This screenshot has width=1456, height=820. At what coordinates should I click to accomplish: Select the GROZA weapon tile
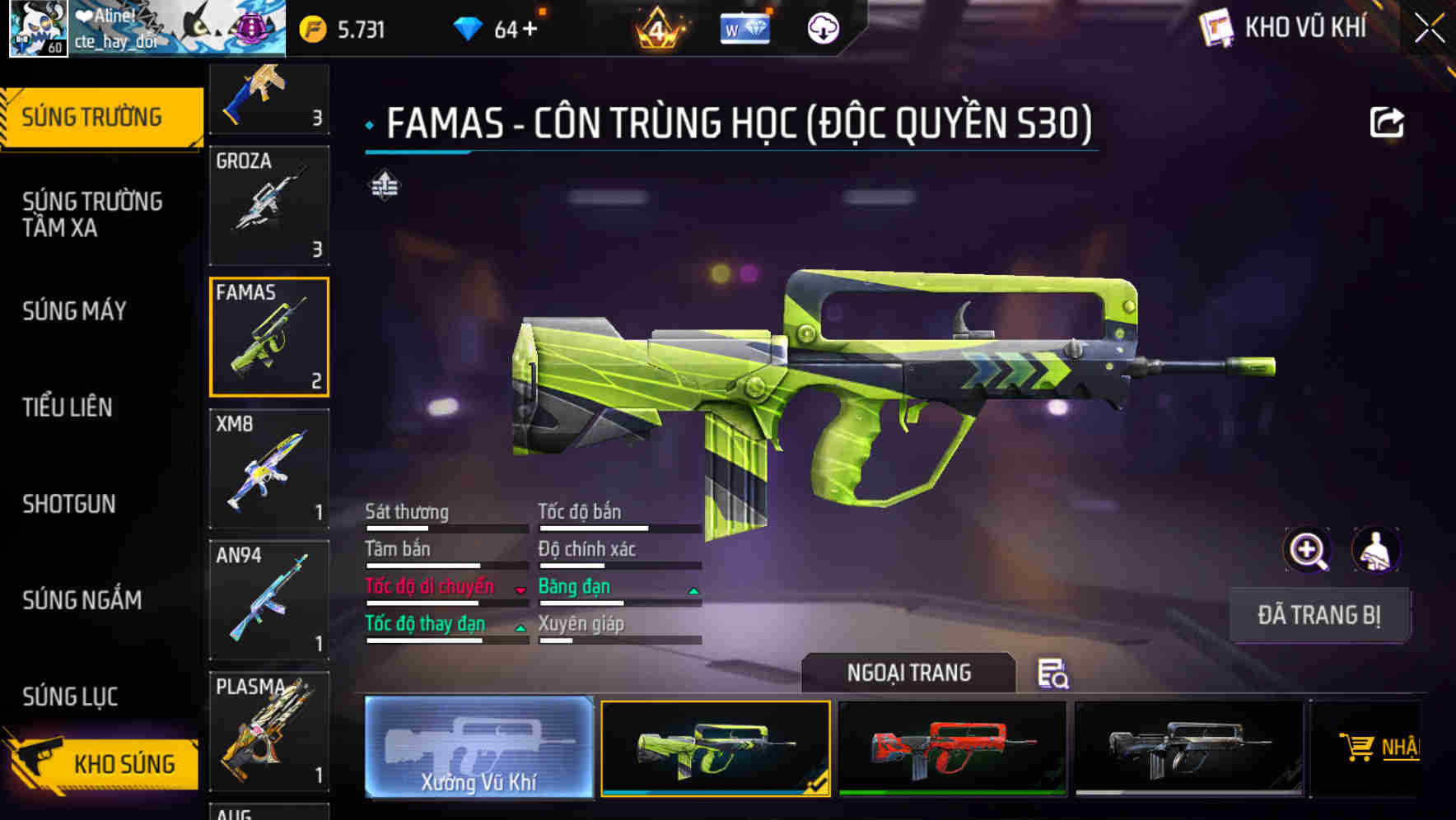pos(269,205)
